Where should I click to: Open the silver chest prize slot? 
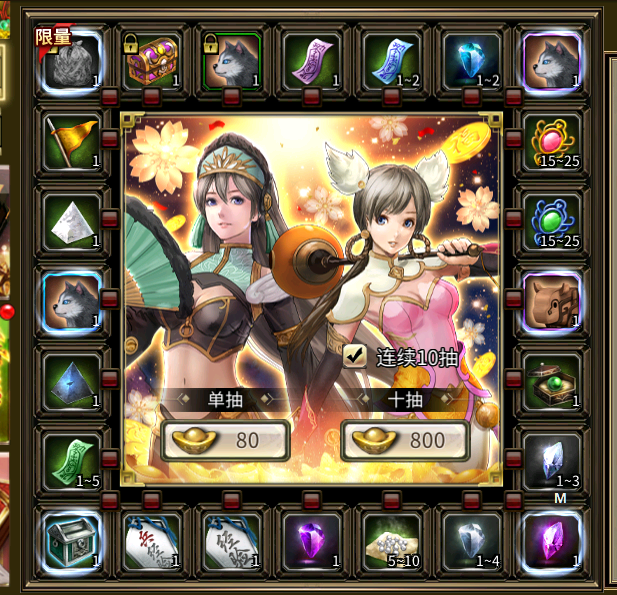coord(72,539)
